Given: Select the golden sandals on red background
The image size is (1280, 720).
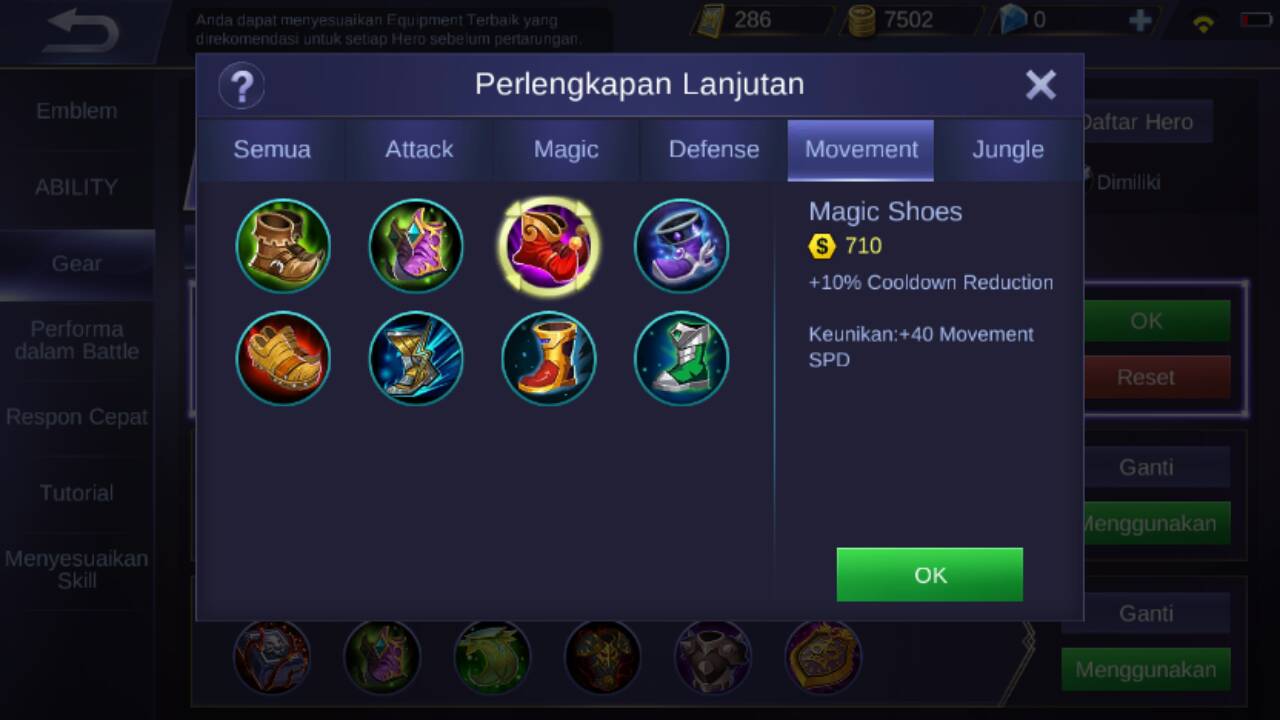Looking at the screenshot, I should [x=283, y=358].
